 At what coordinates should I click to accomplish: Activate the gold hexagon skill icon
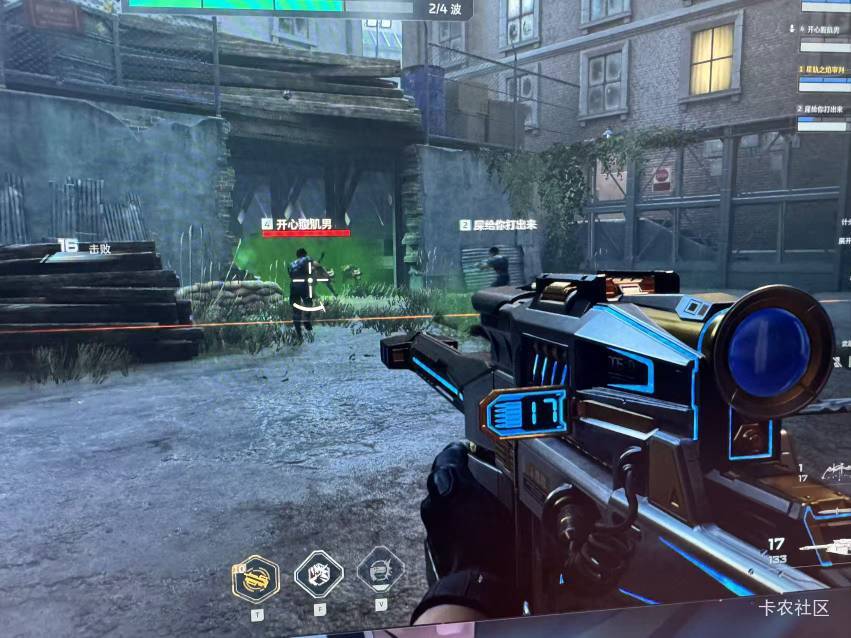coord(256,577)
